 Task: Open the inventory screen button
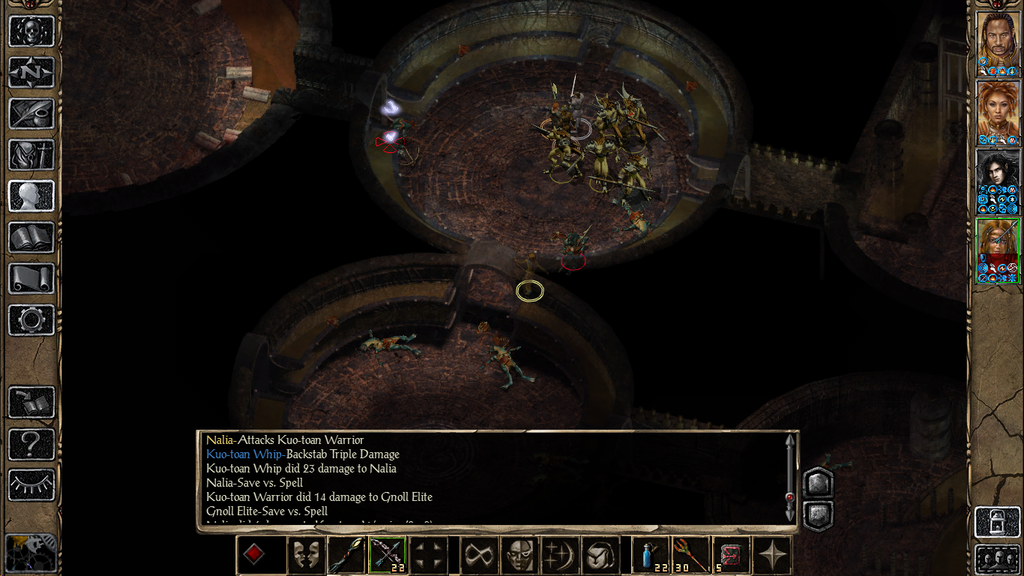(31, 154)
